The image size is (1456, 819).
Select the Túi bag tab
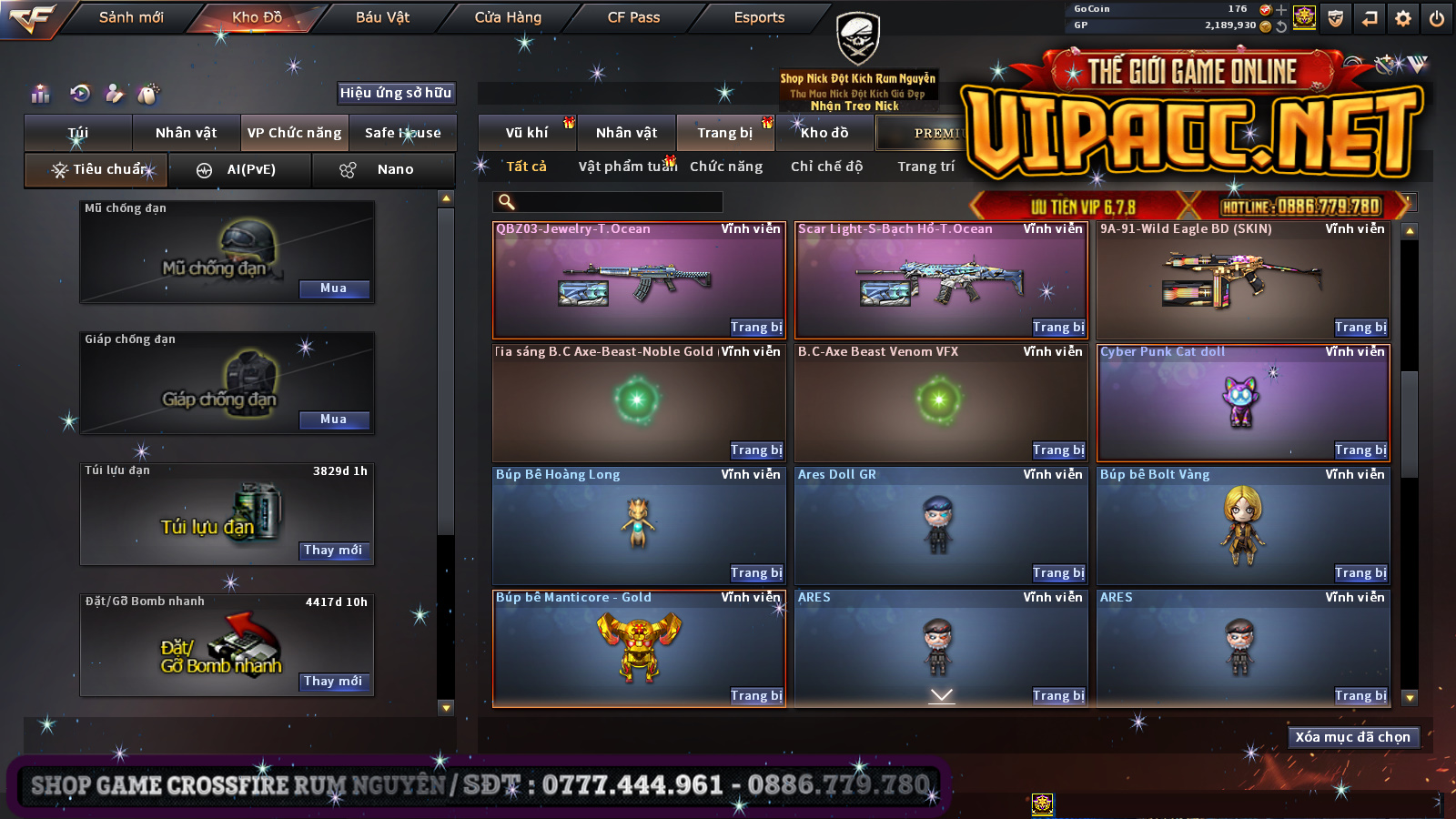tap(78, 133)
